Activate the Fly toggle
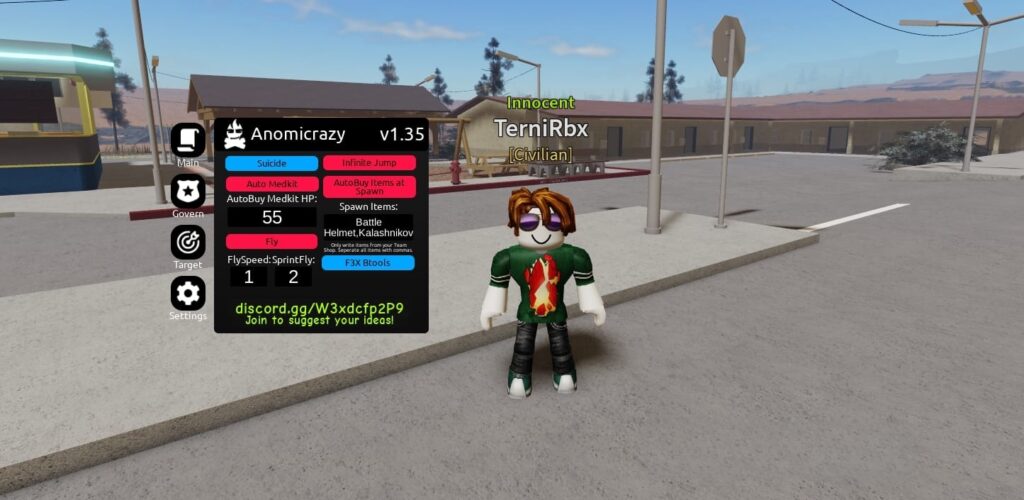1024x500 pixels. [x=271, y=241]
